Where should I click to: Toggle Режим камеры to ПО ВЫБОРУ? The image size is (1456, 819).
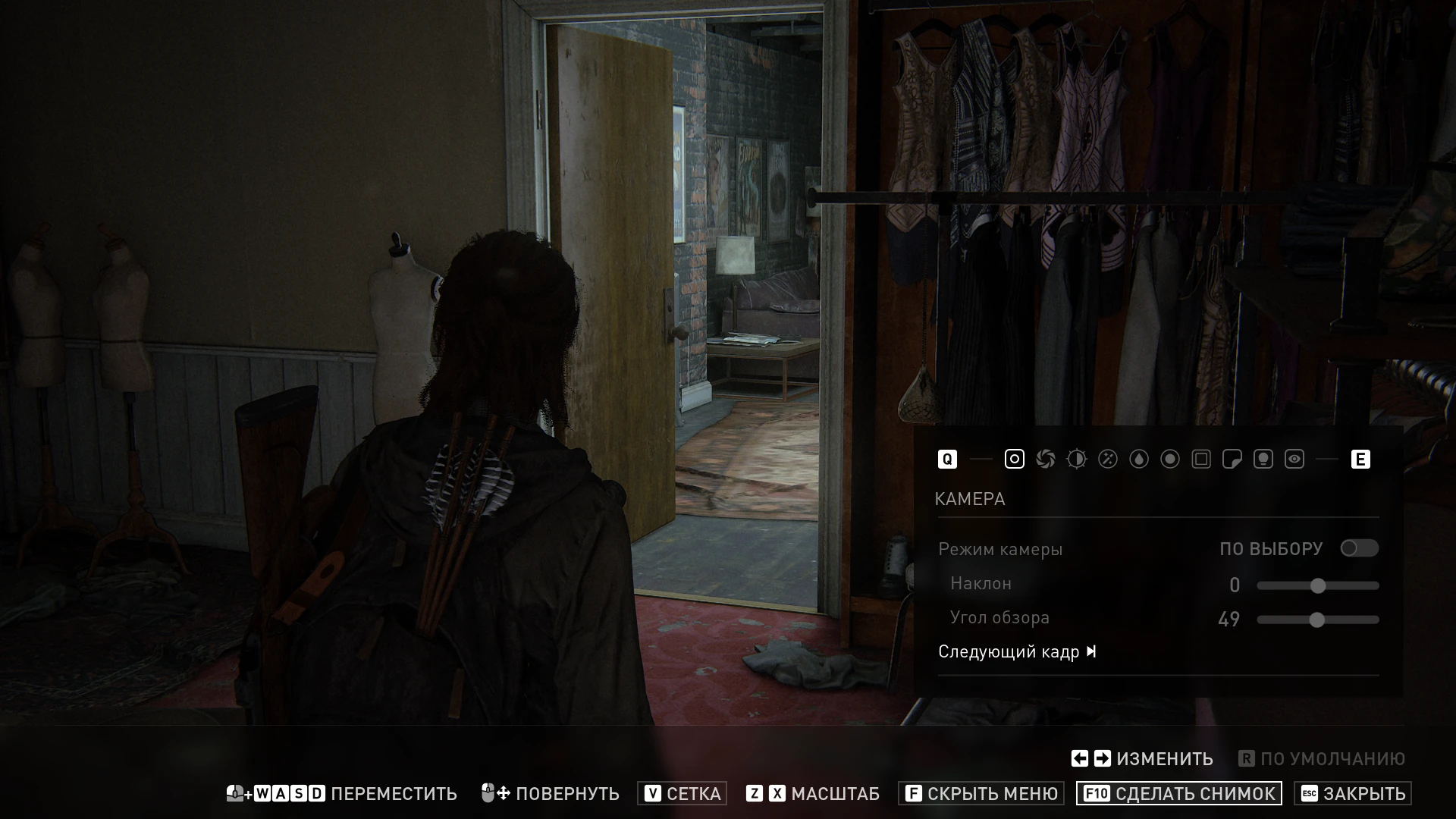(1360, 548)
